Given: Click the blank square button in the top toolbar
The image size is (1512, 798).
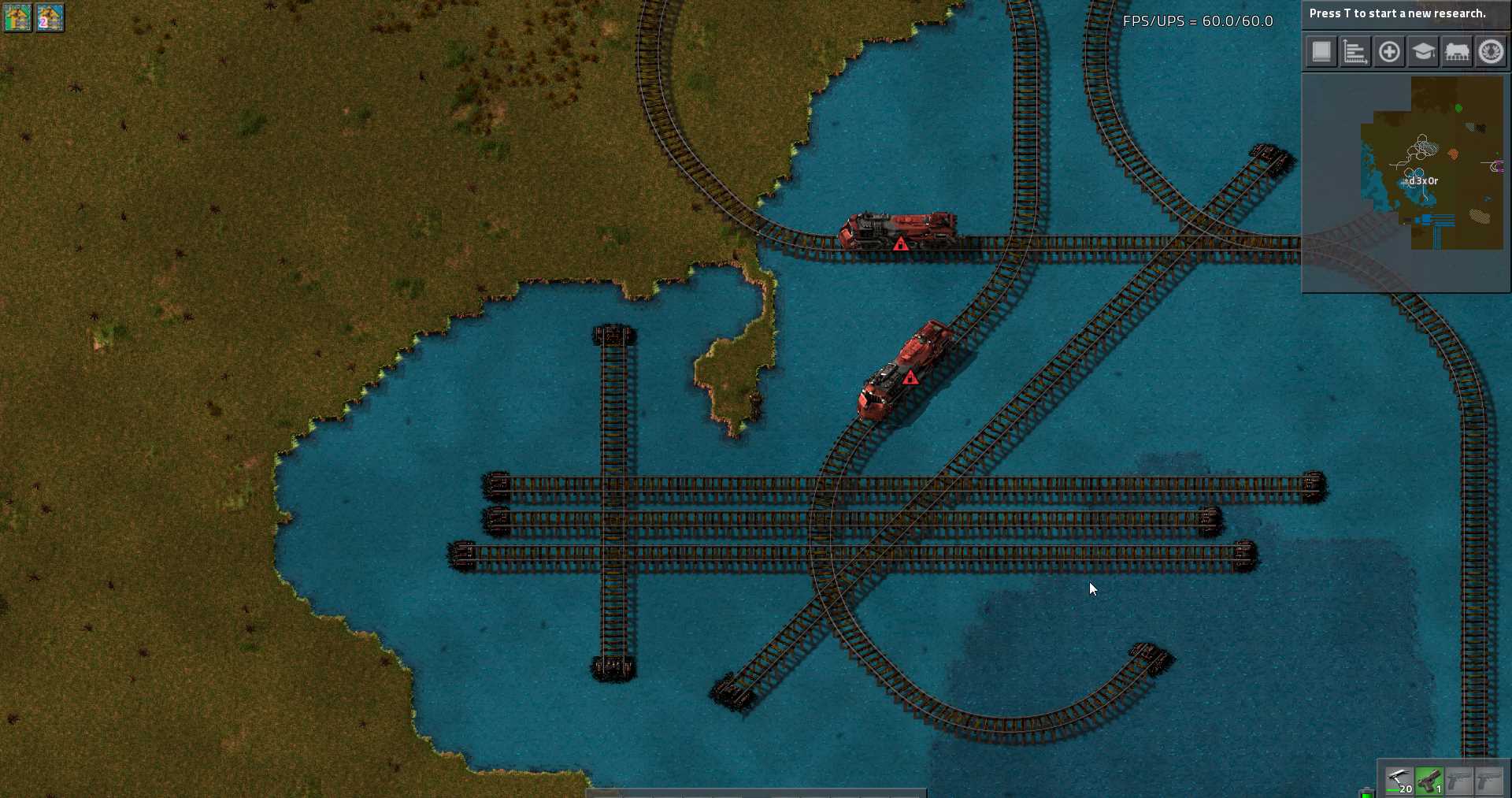Looking at the screenshot, I should coord(1321,52).
